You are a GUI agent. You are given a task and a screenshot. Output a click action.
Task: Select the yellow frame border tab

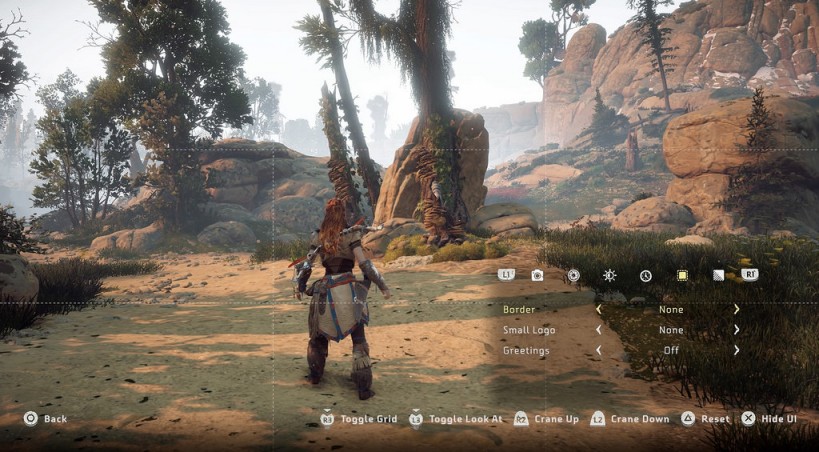point(682,275)
